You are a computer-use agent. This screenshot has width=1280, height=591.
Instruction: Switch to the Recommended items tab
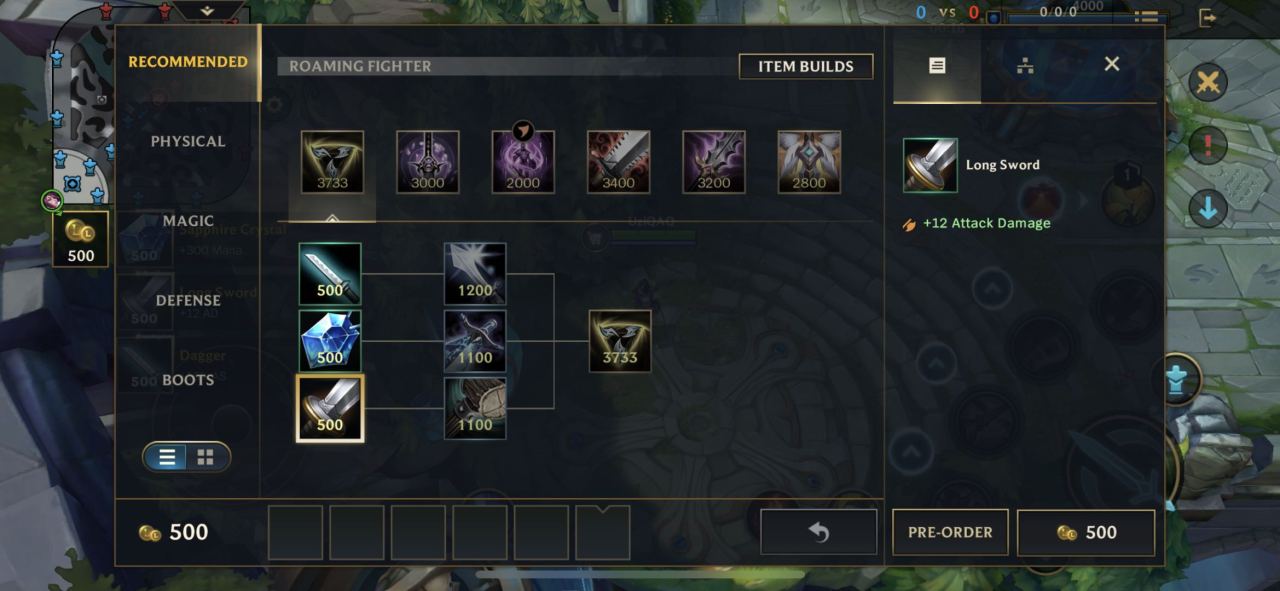coord(188,62)
